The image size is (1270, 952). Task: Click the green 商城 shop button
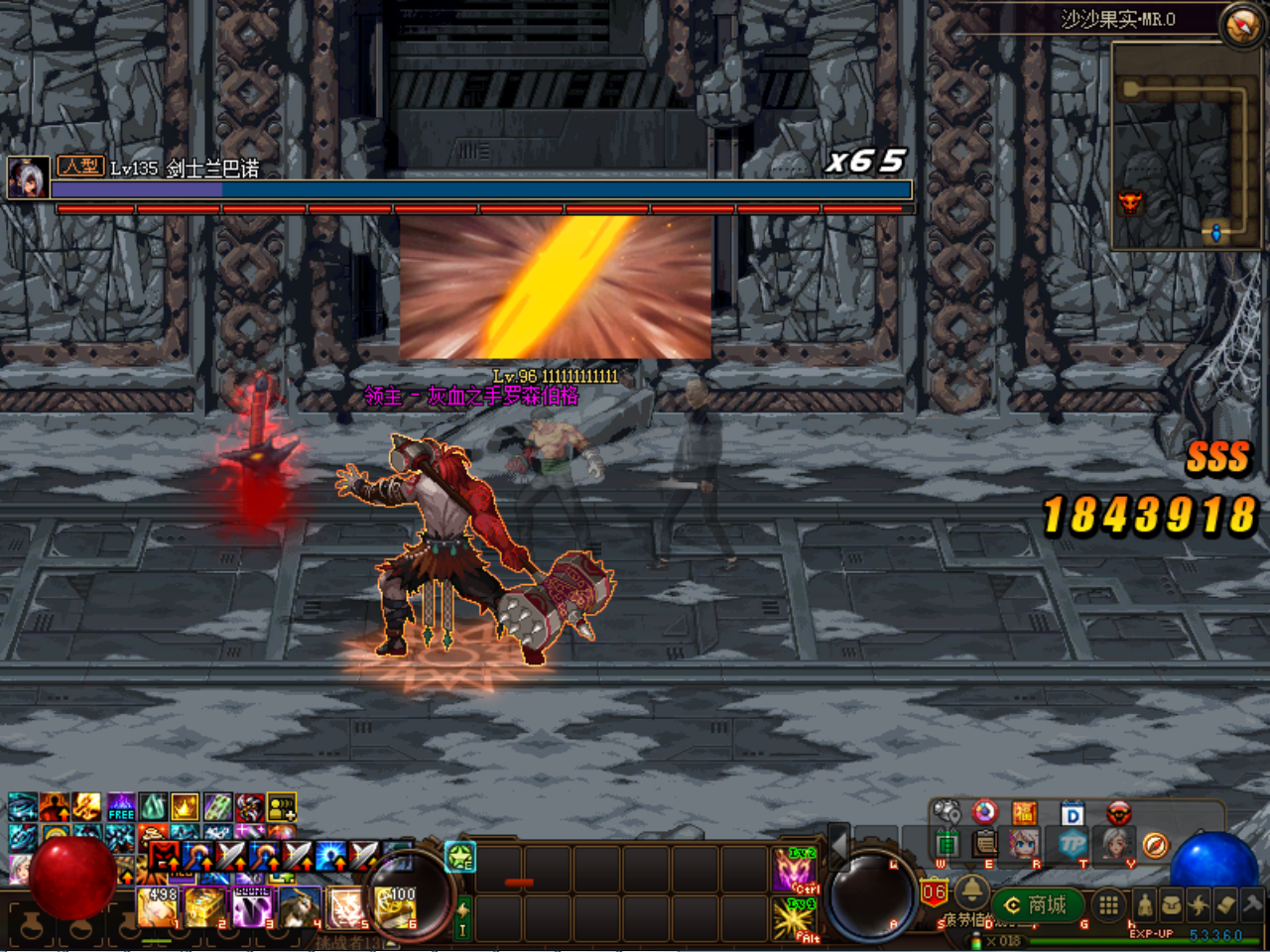[1039, 904]
